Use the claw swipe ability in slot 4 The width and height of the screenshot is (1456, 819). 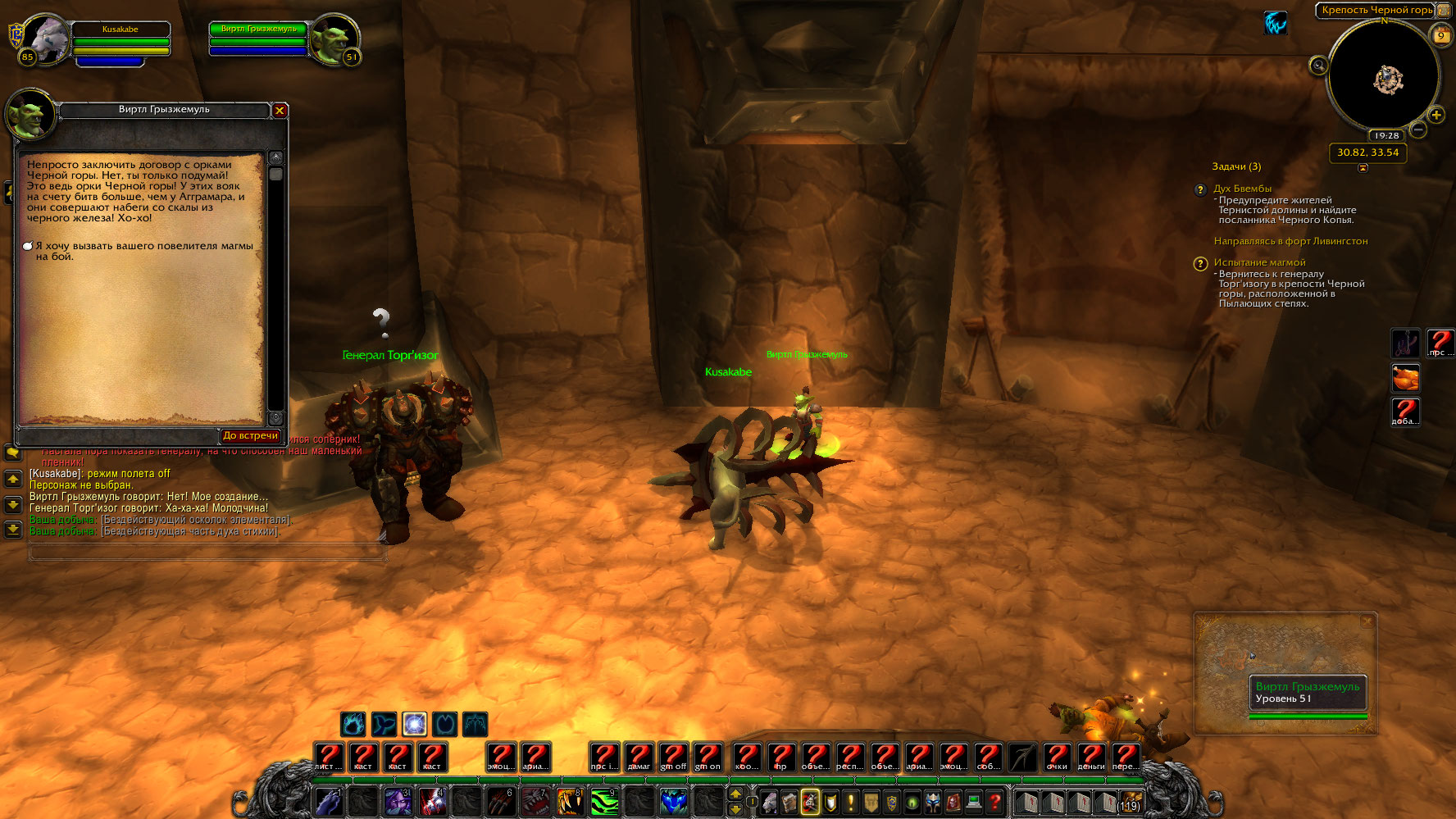[432, 801]
